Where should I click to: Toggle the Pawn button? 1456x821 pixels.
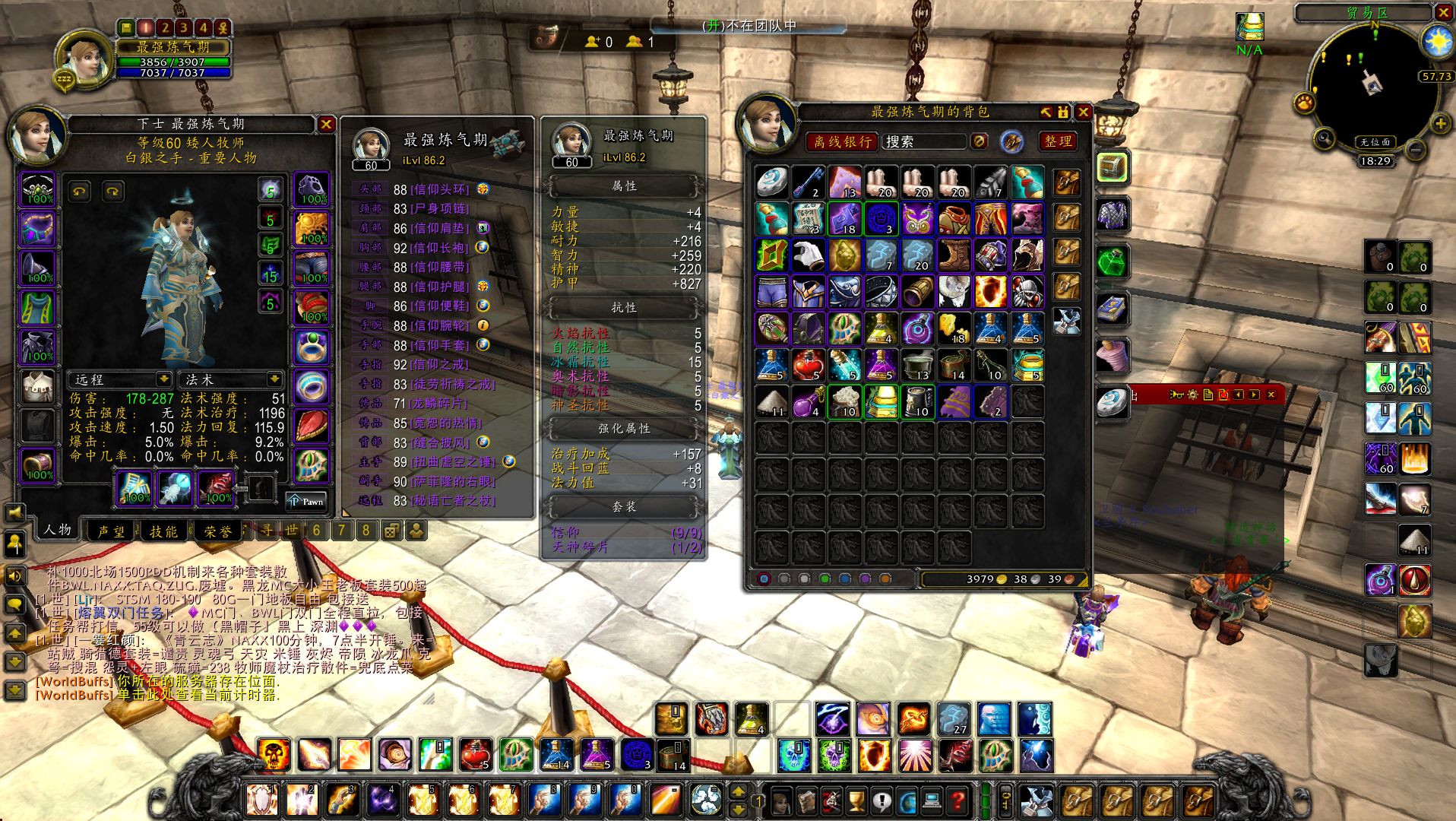click(307, 500)
